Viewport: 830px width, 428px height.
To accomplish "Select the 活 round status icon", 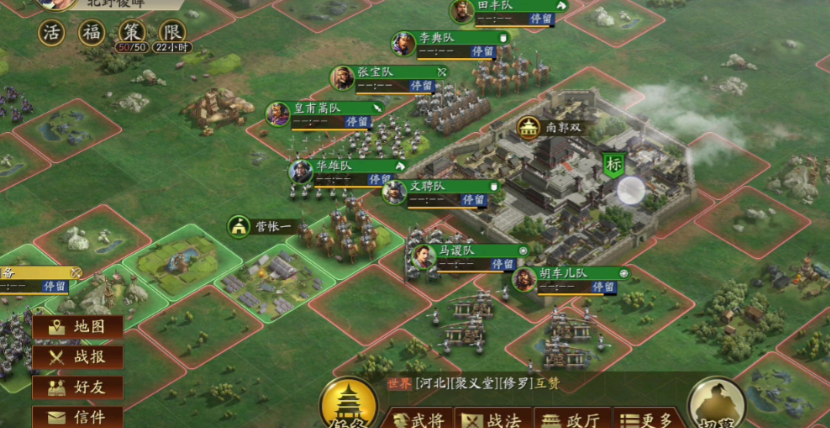I will click(53, 32).
